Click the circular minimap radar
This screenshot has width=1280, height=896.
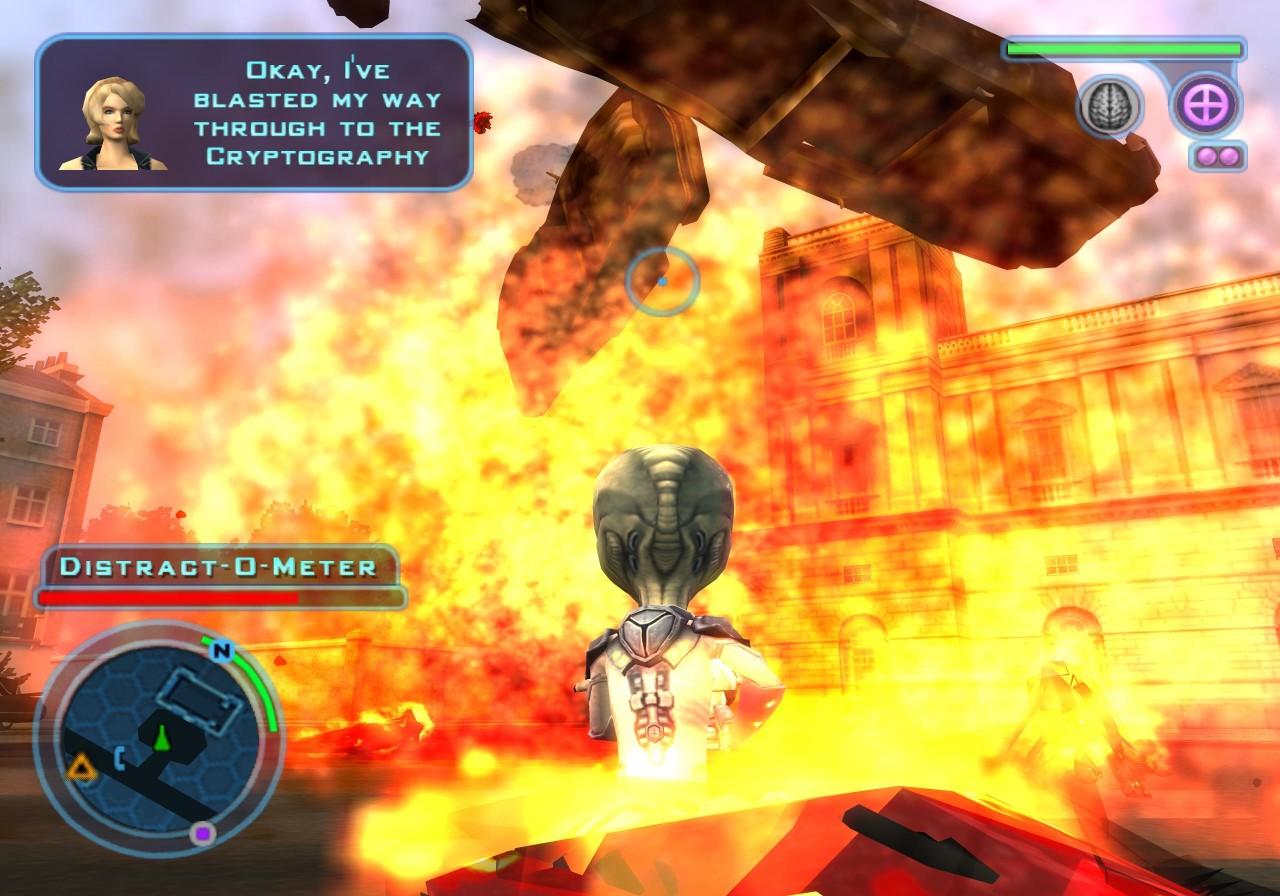point(158,736)
